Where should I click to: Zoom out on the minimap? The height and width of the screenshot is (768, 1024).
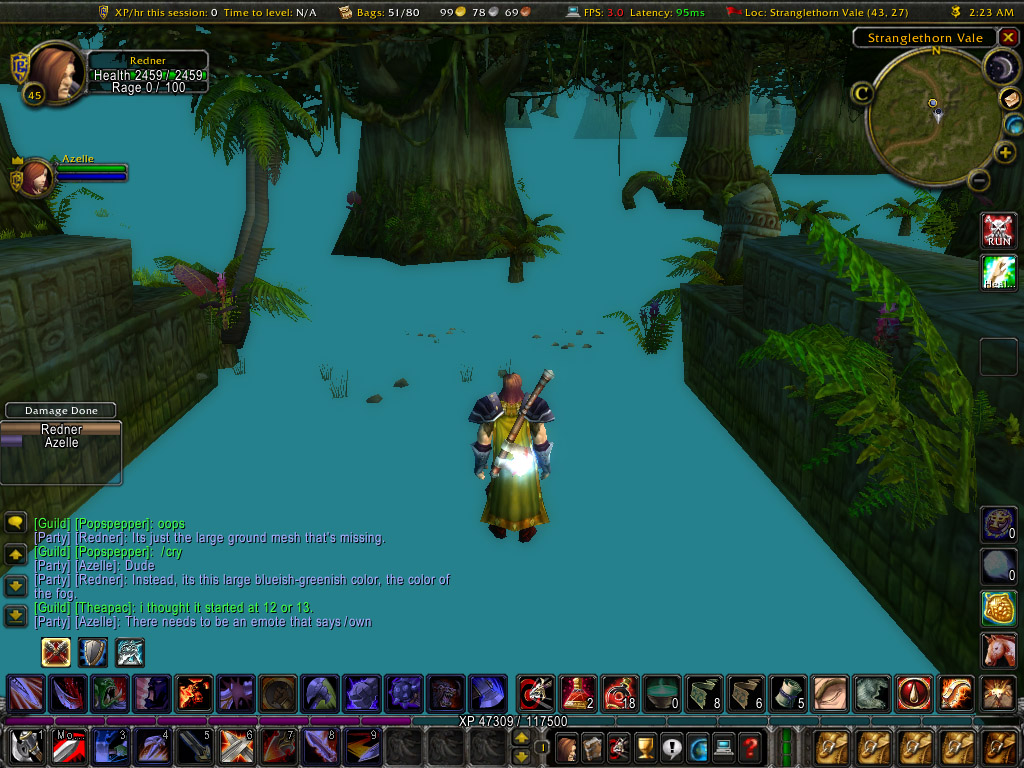tap(980, 181)
